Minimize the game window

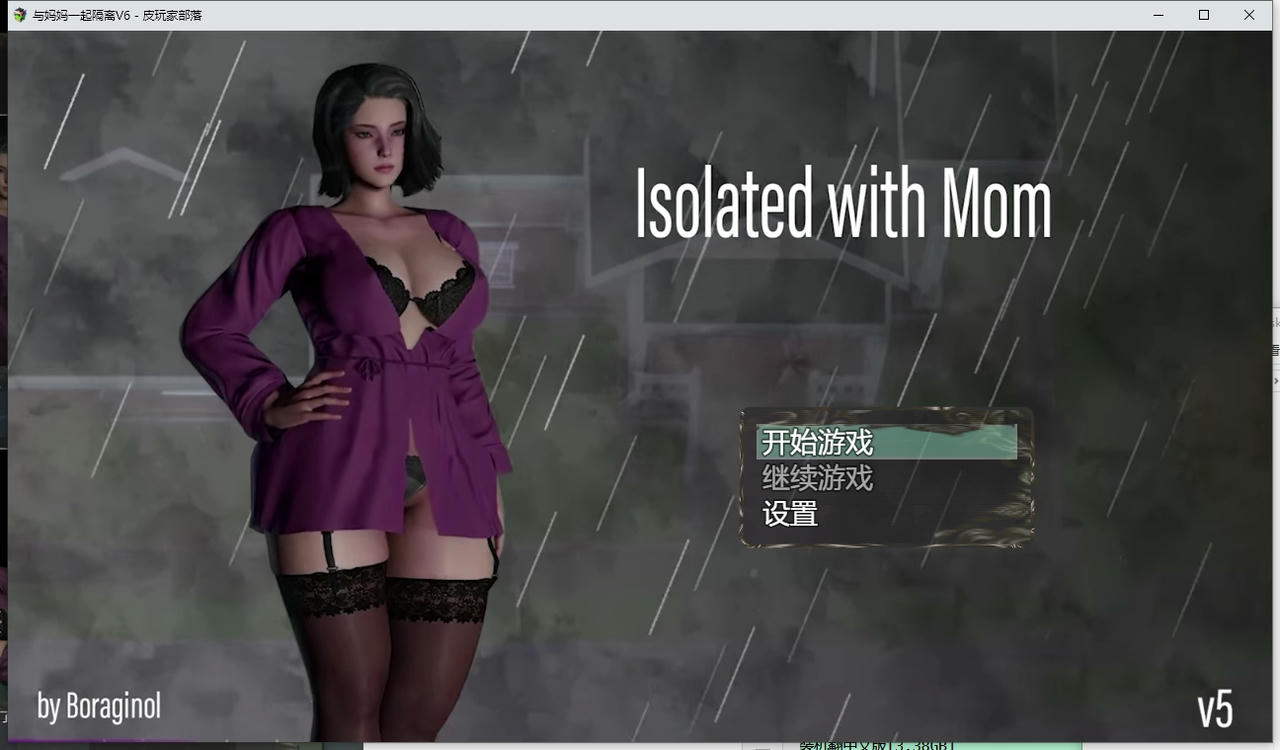point(1157,15)
